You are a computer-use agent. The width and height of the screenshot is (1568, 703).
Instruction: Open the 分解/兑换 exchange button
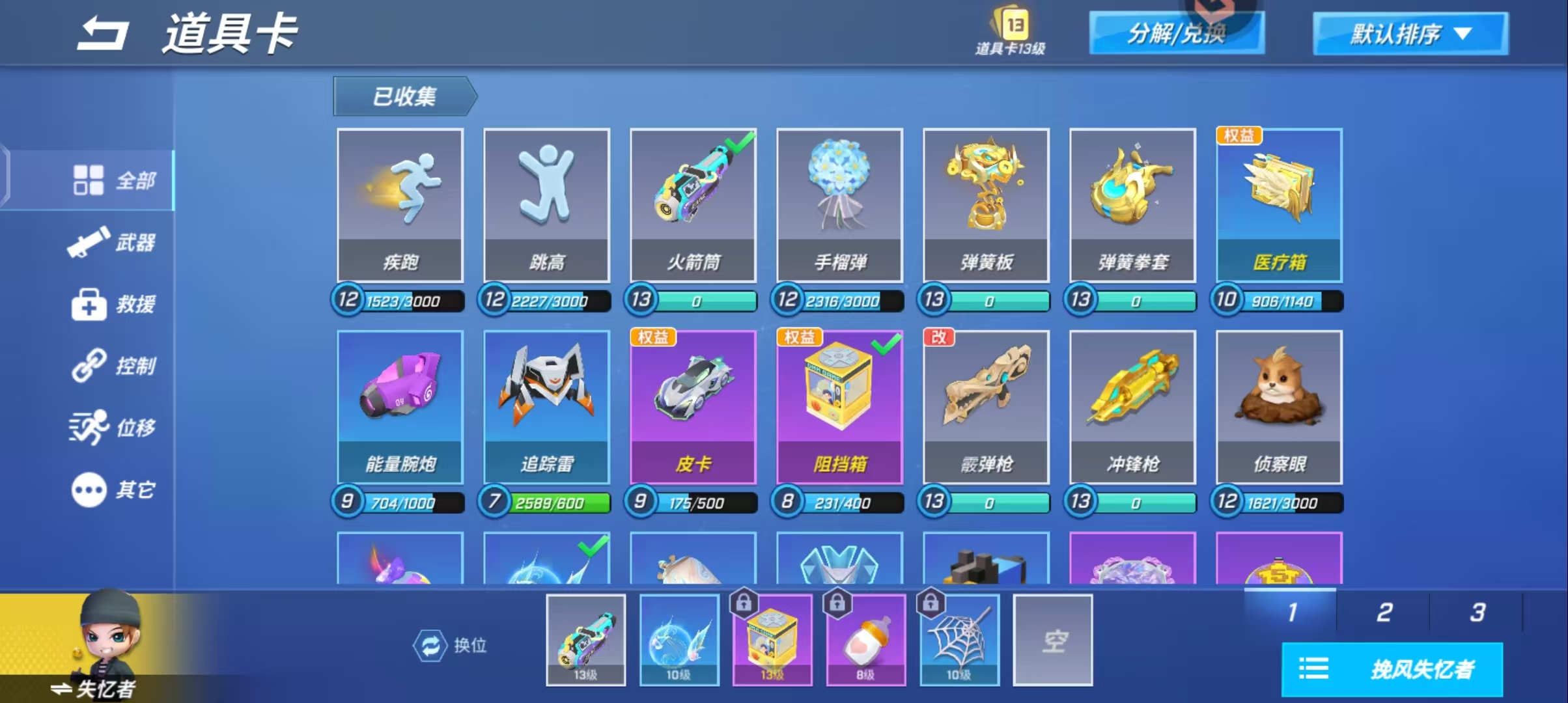pos(1176,33)
